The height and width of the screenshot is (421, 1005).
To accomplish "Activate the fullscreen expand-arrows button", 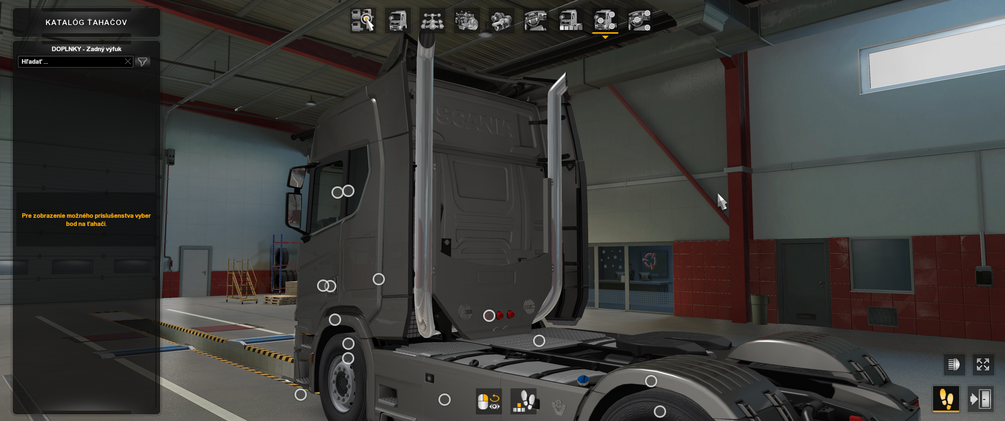I will coord(983,365).
